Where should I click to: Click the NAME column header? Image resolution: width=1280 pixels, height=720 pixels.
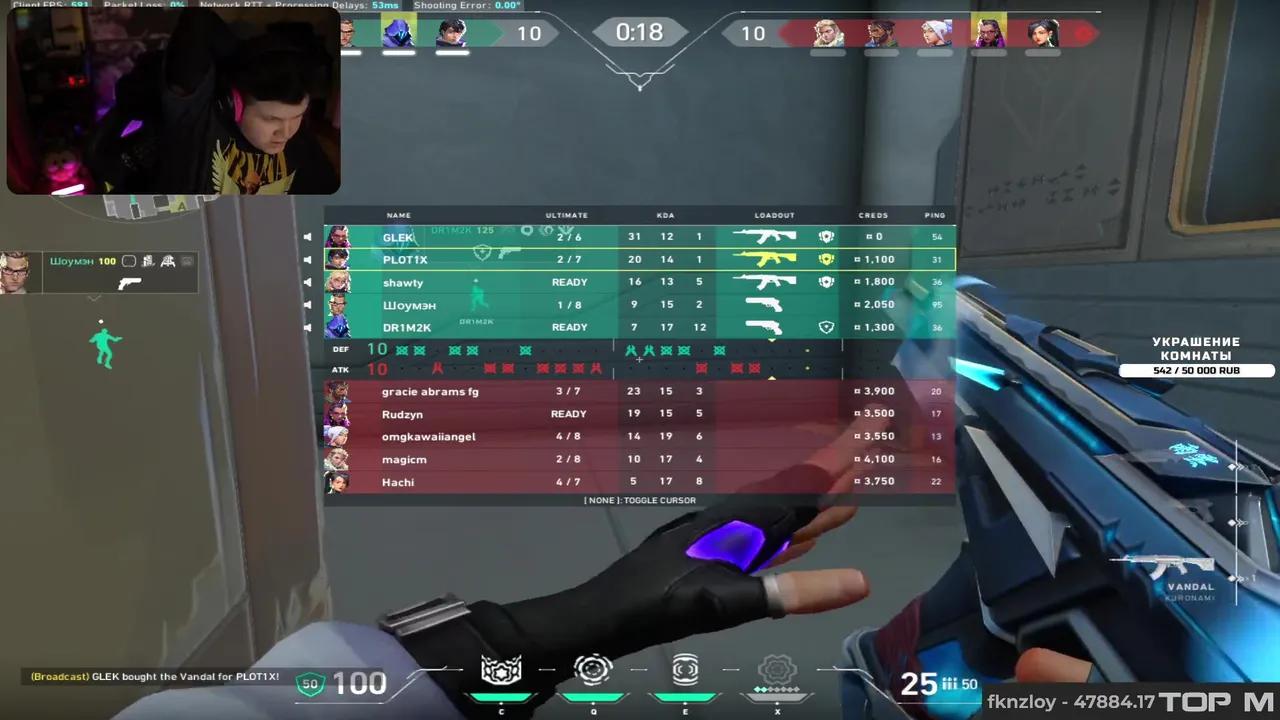pyautogui.click(x=398, y=215)
